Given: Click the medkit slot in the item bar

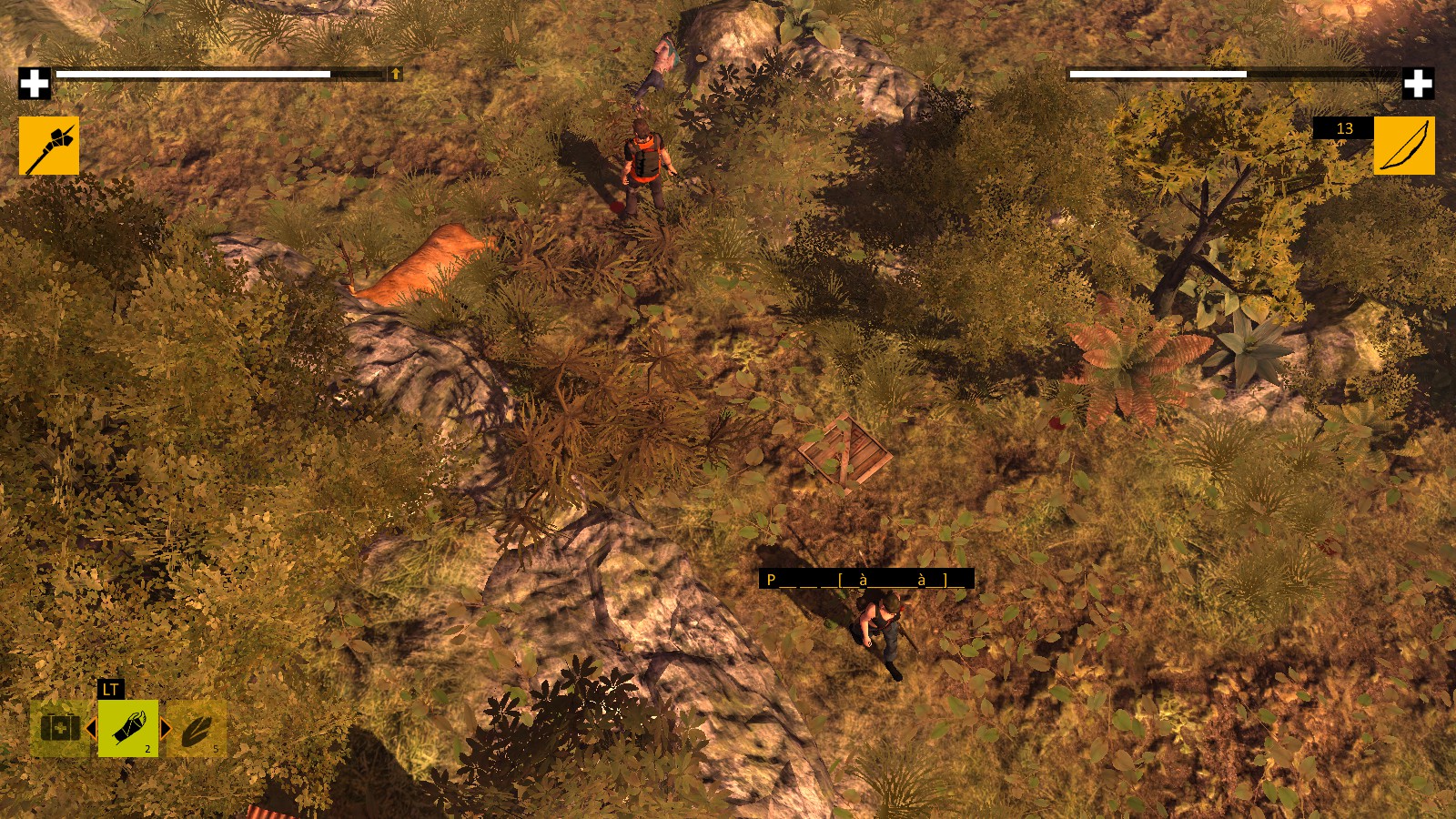Looking at the screenshot, I should [x=60, y=728].
